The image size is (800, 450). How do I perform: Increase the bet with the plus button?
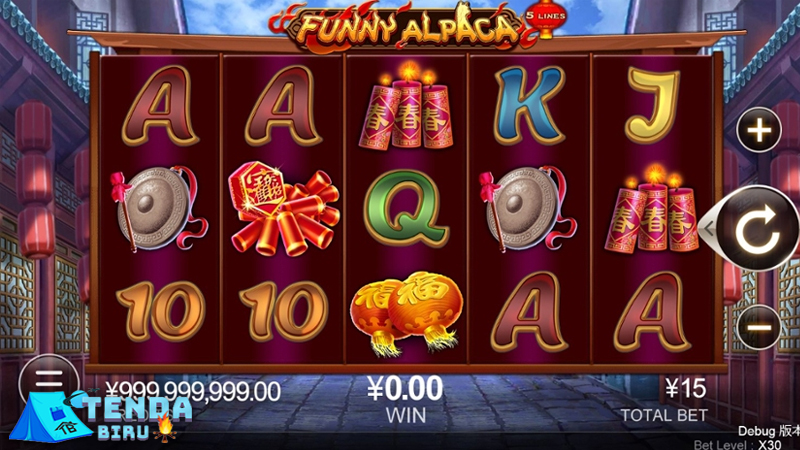pos(760,130)
